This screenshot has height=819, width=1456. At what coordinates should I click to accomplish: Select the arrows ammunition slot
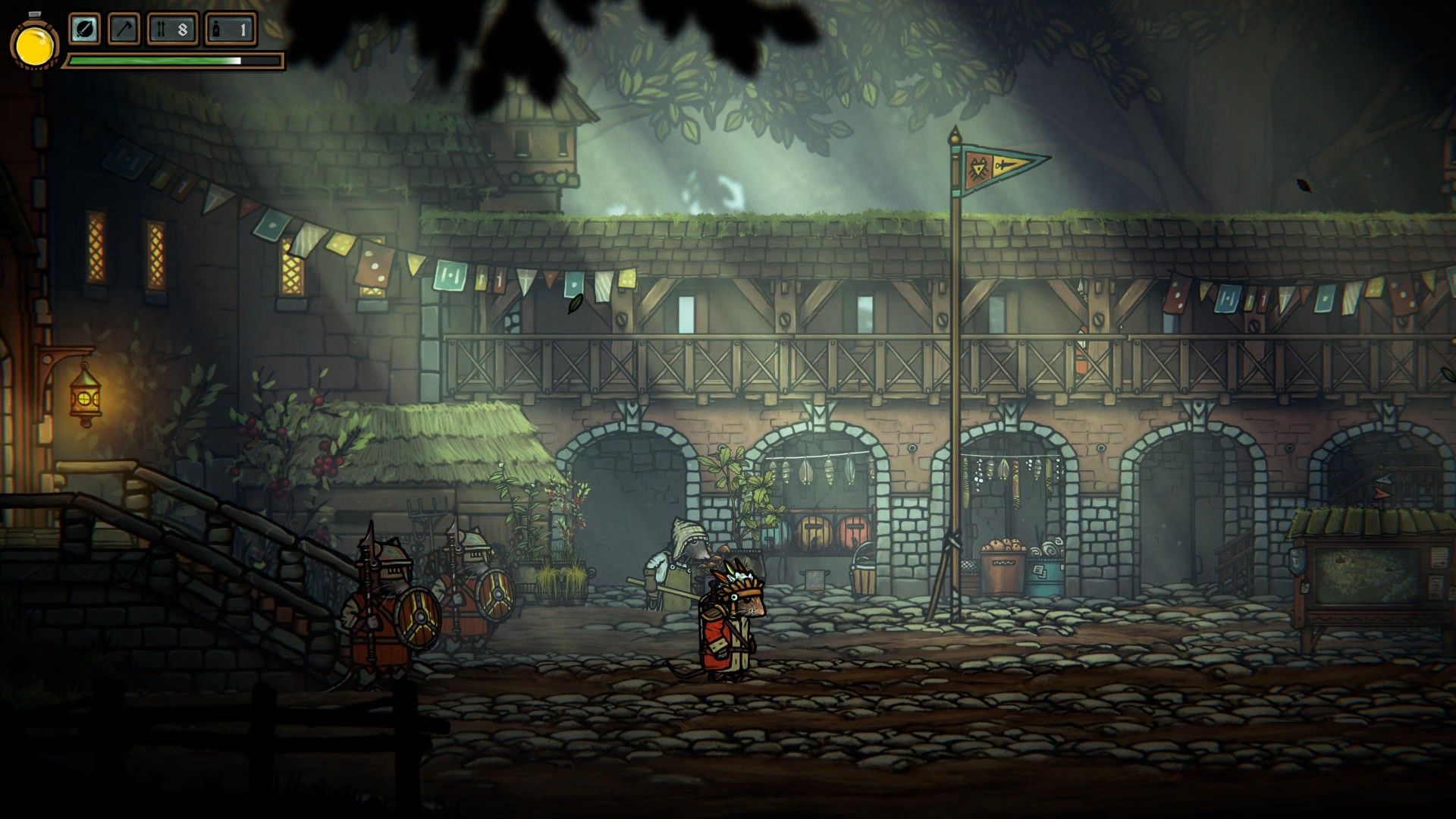pyautogui.click(x=172, y=30)
